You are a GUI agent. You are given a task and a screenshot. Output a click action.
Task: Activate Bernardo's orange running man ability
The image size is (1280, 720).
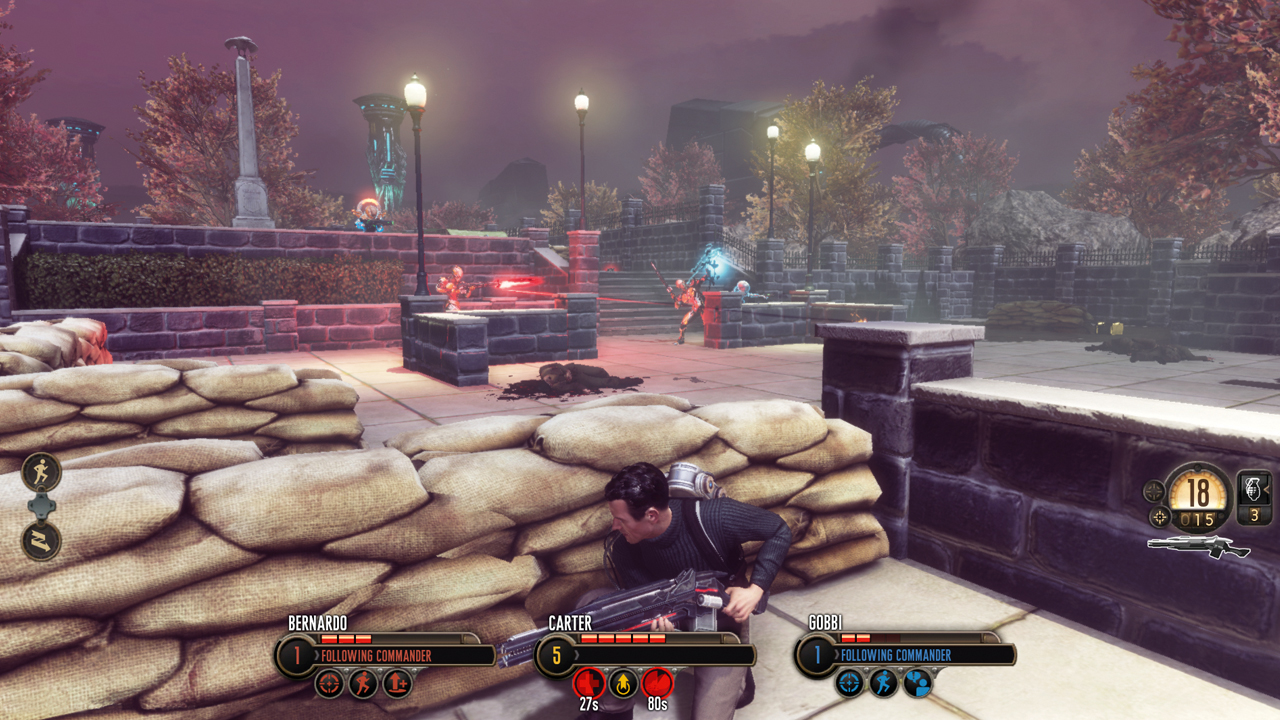(x=363, y=683)
